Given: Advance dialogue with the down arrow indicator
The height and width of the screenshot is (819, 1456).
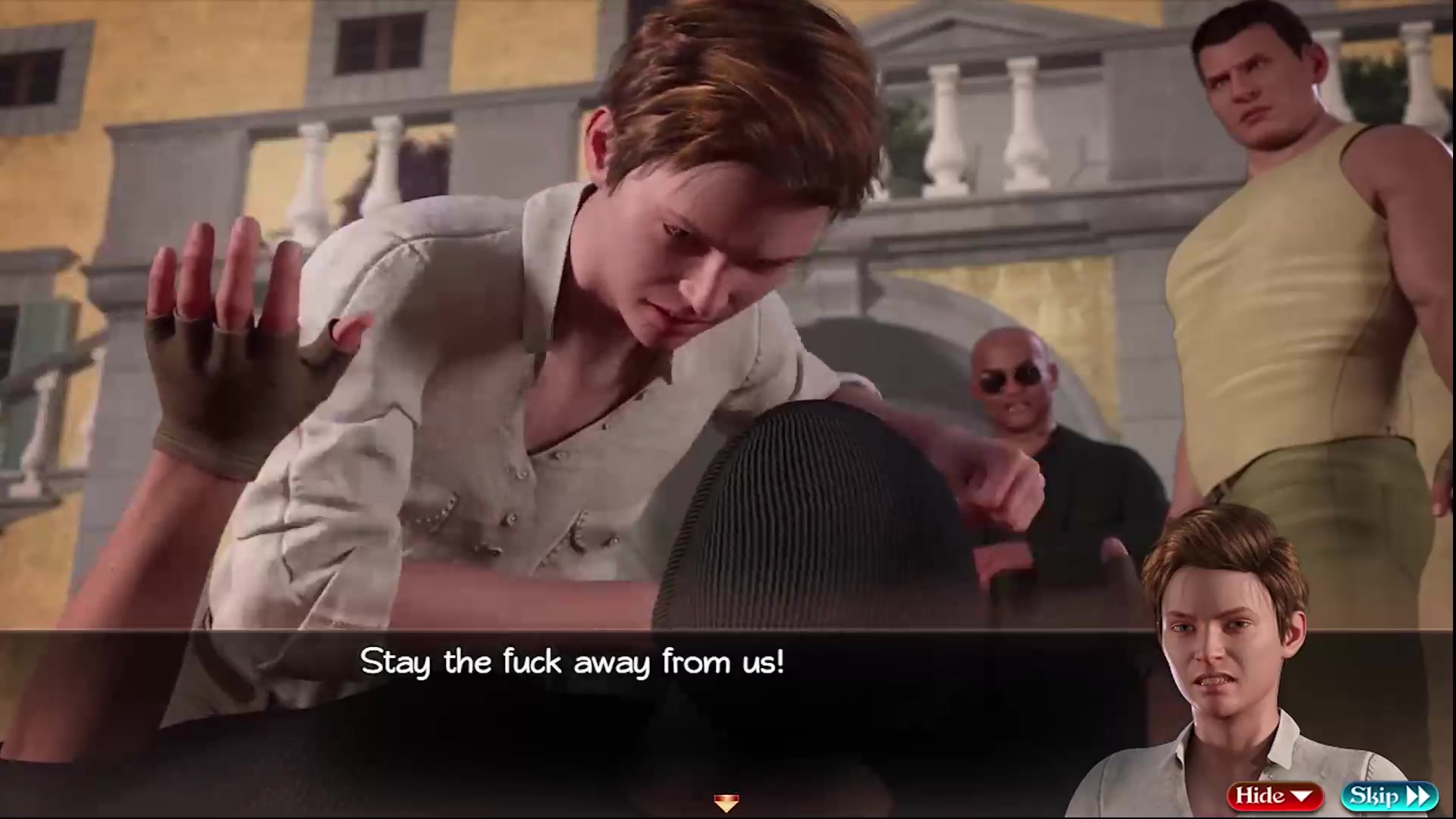Looking at the screenshot, I should (726, 802).
